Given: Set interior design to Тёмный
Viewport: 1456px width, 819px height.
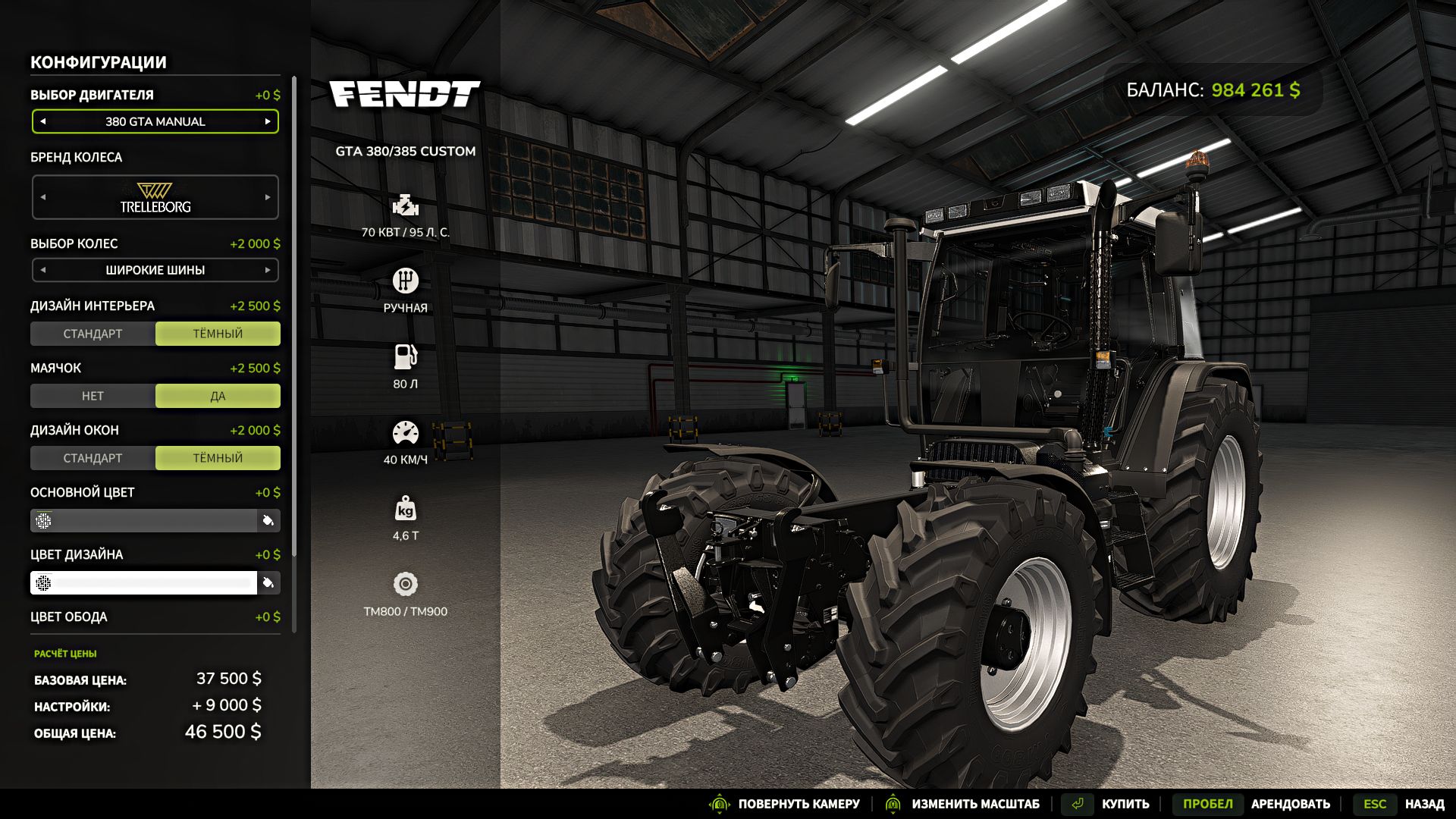Looking at the screenshot, I should [x=218, y=334].
